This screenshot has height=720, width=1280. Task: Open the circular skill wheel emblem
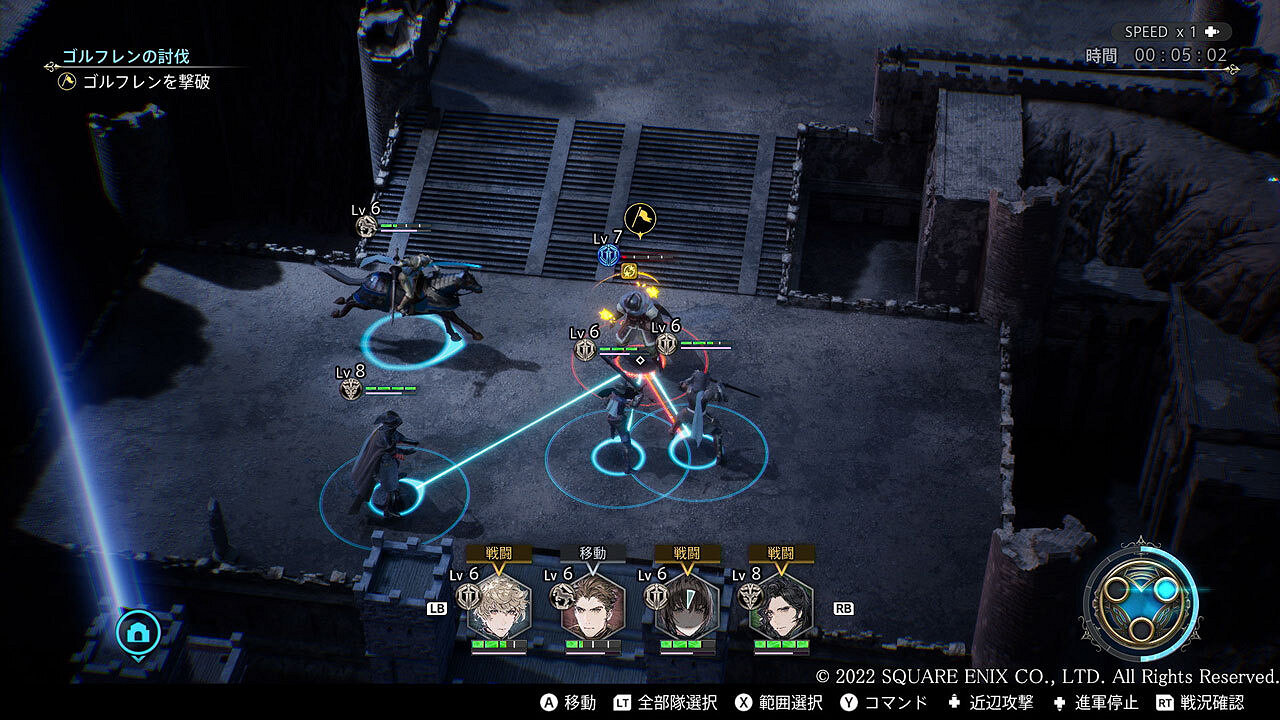click(1140, 602)
